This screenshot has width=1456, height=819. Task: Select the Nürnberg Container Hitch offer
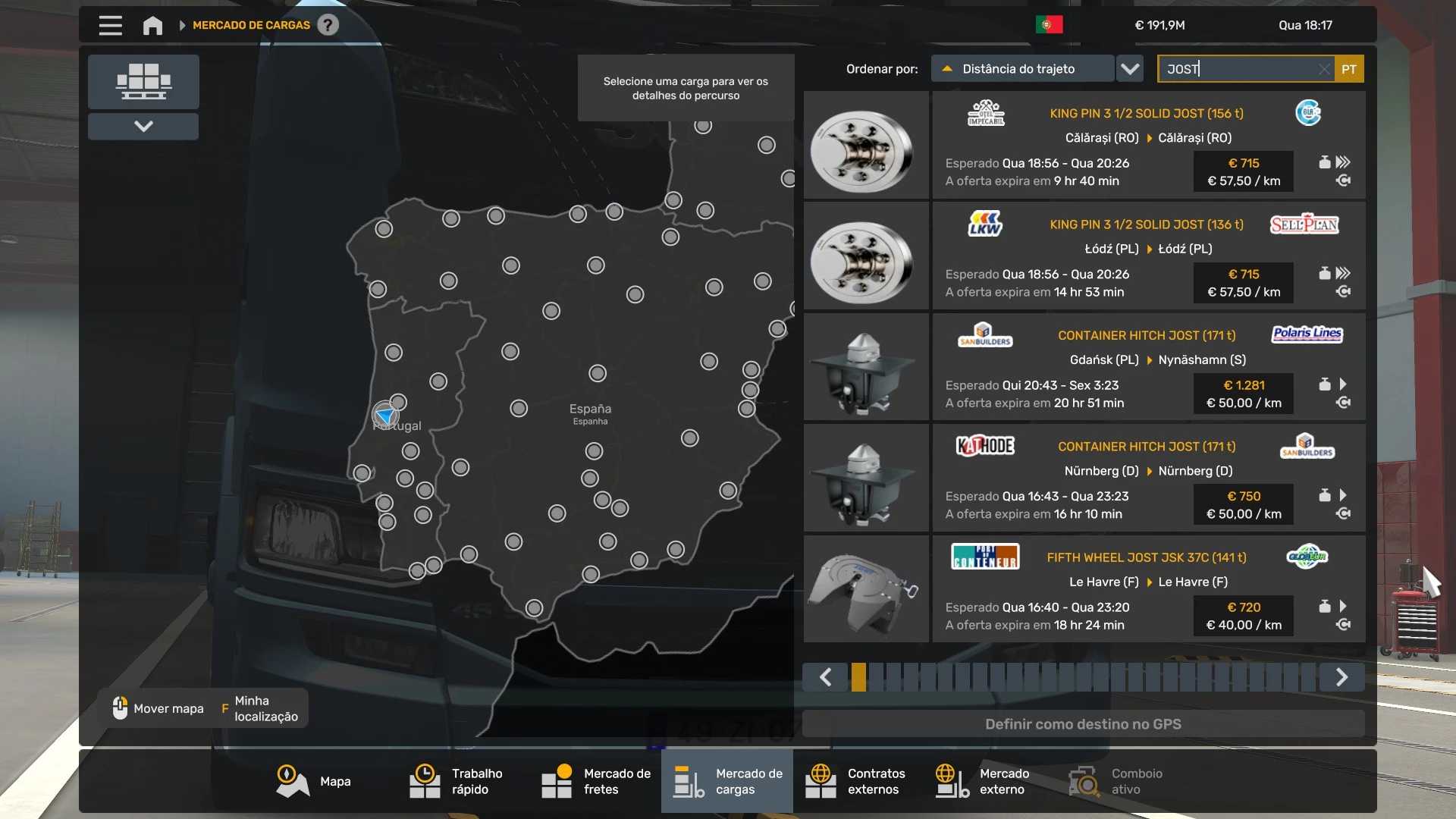click(x=1148, y=479)
